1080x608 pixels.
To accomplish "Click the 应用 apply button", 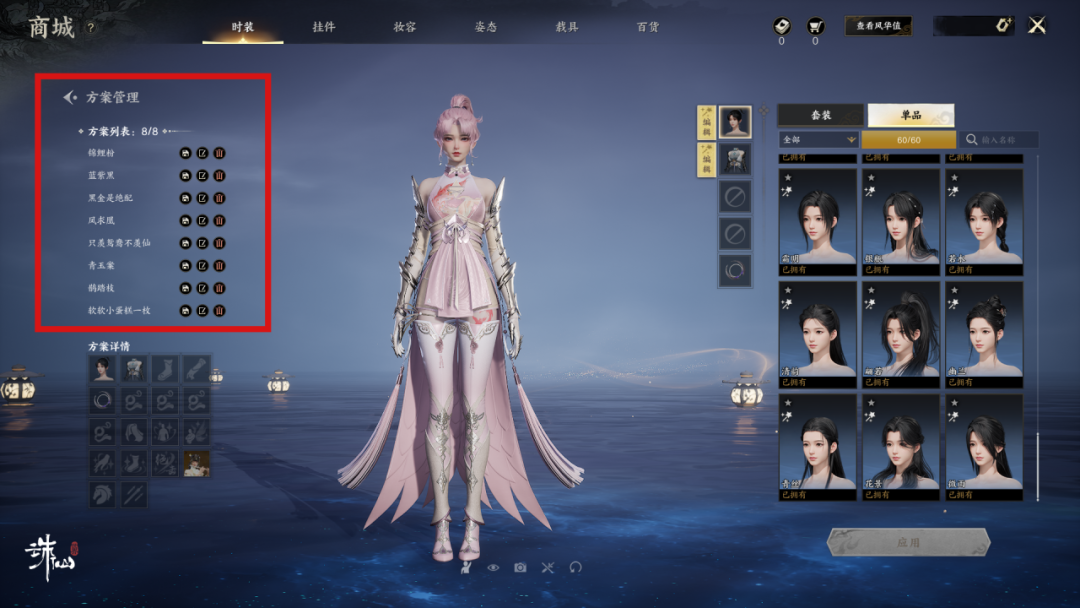I will click(x=907, y=542).
